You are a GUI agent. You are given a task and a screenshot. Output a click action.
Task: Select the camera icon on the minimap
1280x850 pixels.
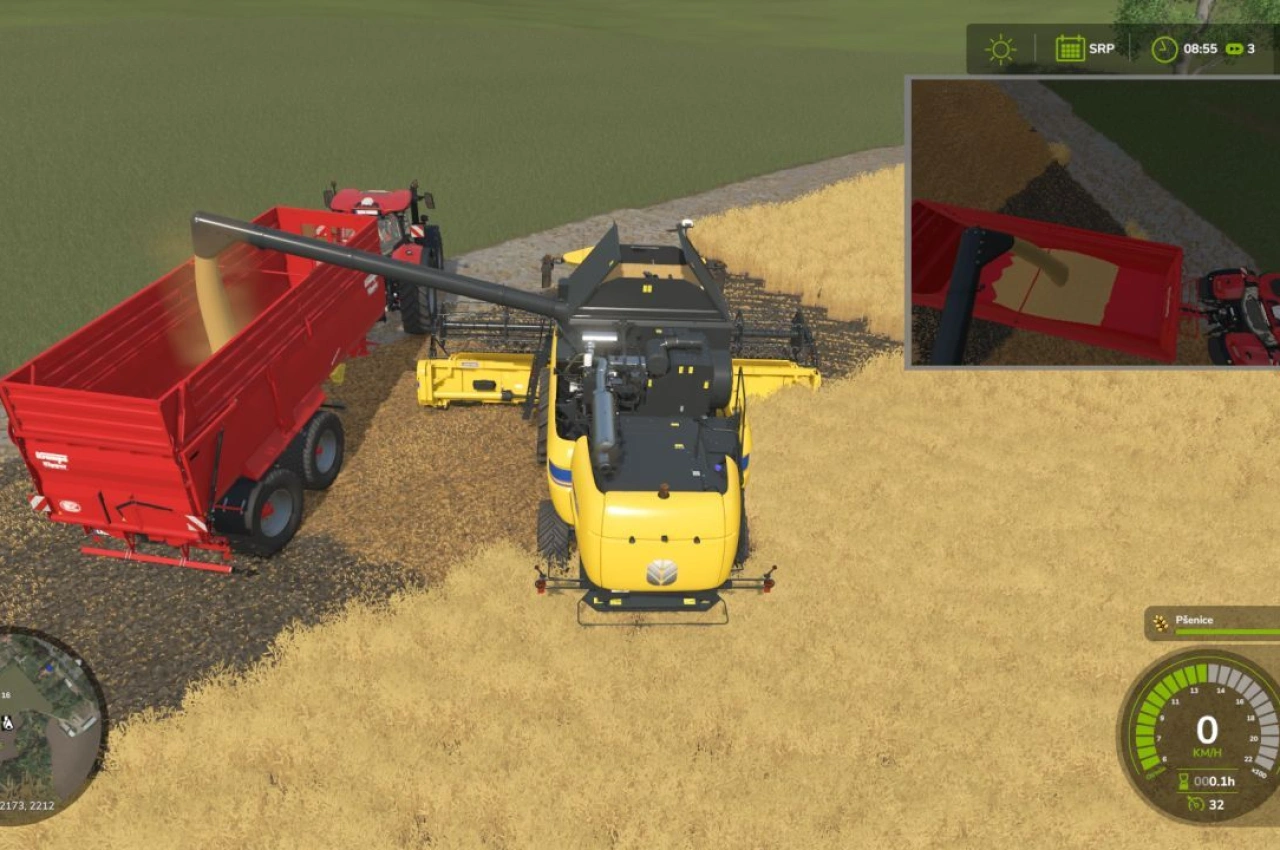pos(8,722)
